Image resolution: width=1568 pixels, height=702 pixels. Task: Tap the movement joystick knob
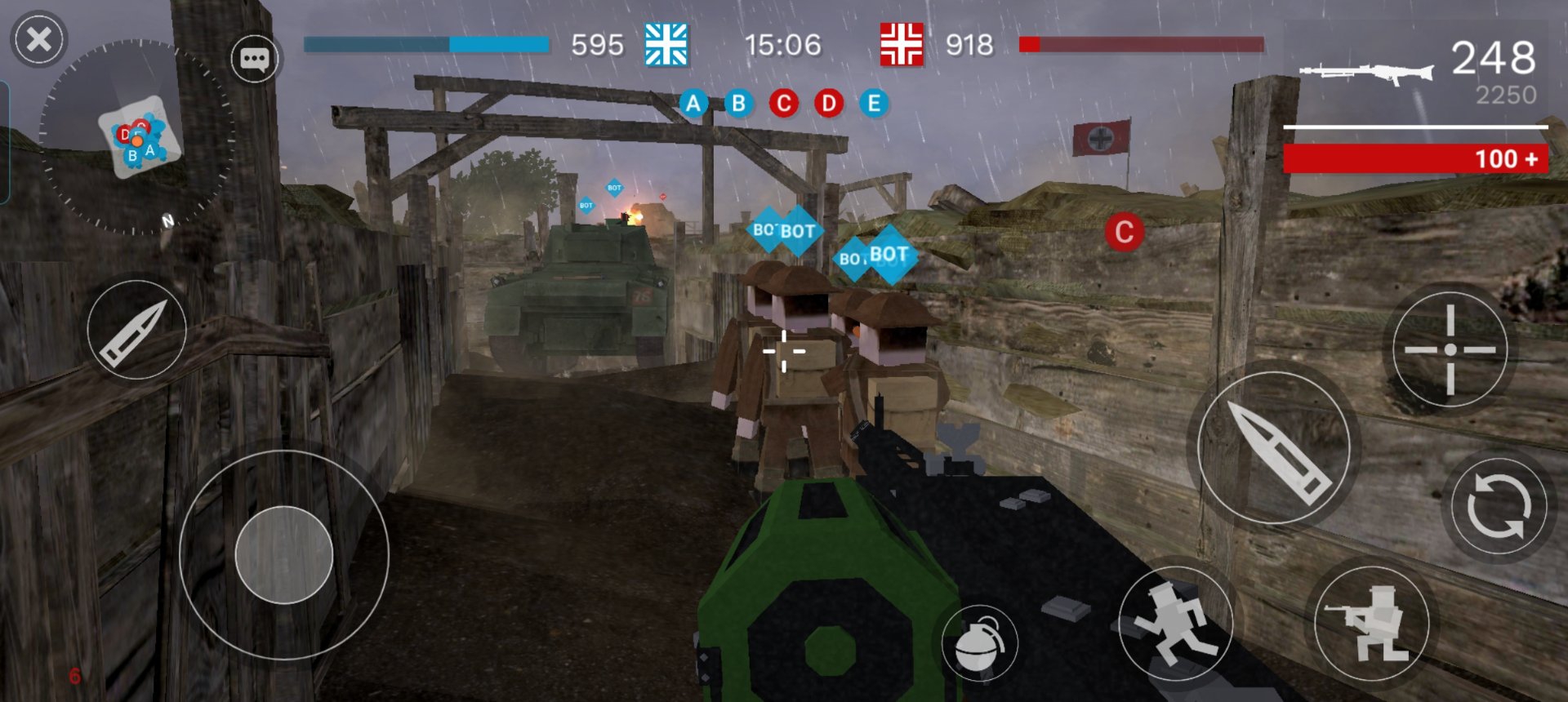[x=283, y=555]
